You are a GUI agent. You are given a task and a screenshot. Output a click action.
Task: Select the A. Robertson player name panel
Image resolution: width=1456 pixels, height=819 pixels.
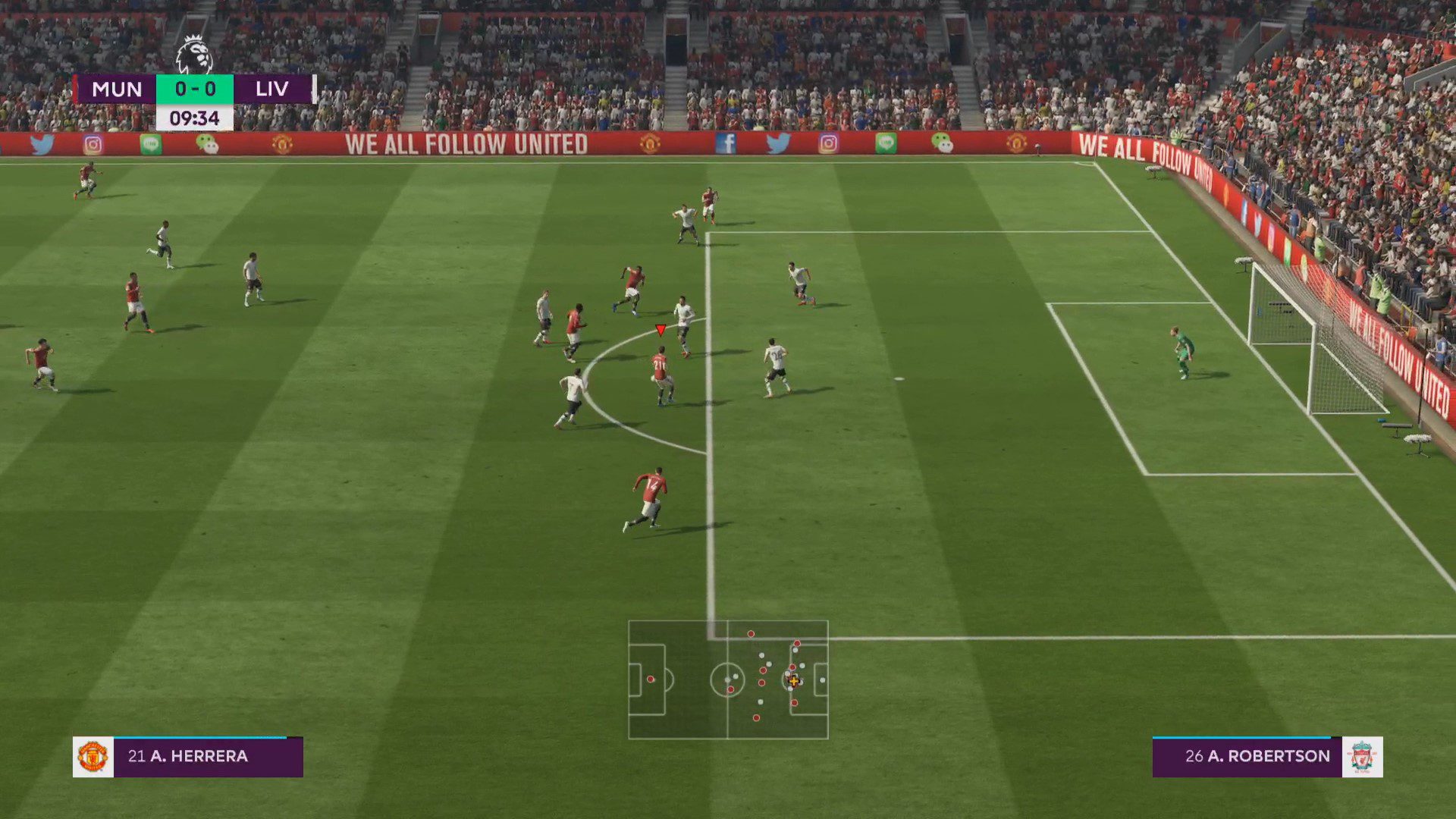[x=1247, y=757]
